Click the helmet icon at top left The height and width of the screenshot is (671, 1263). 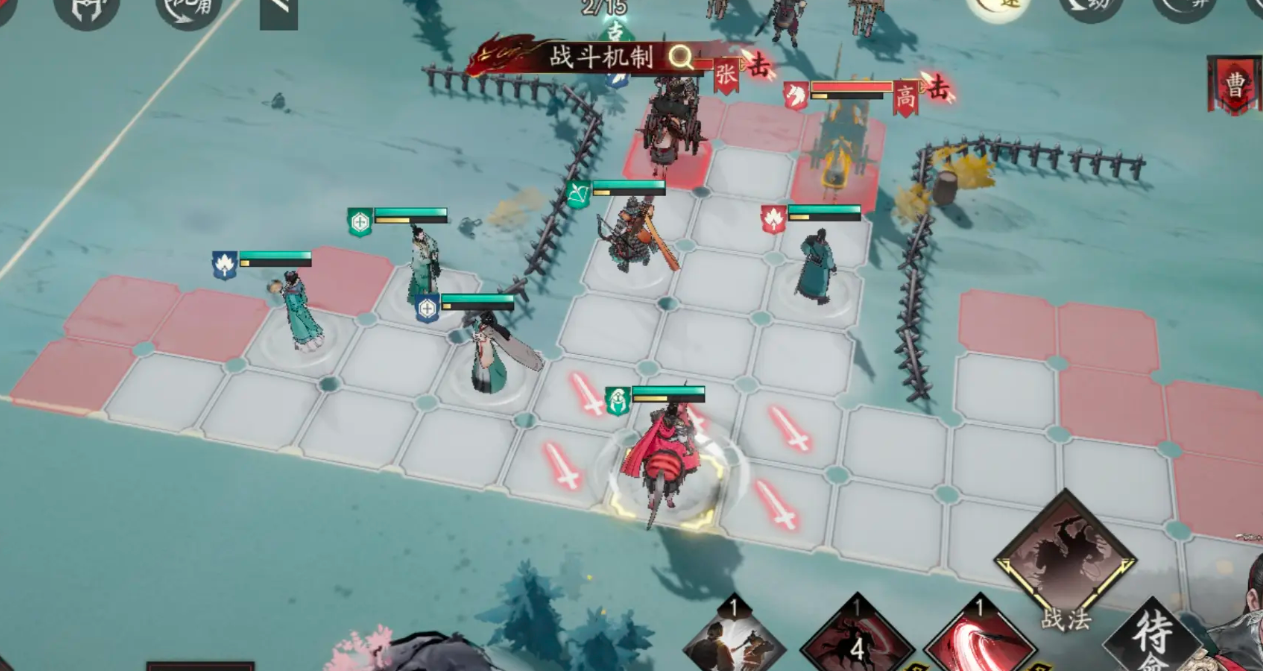coord(86,10)
